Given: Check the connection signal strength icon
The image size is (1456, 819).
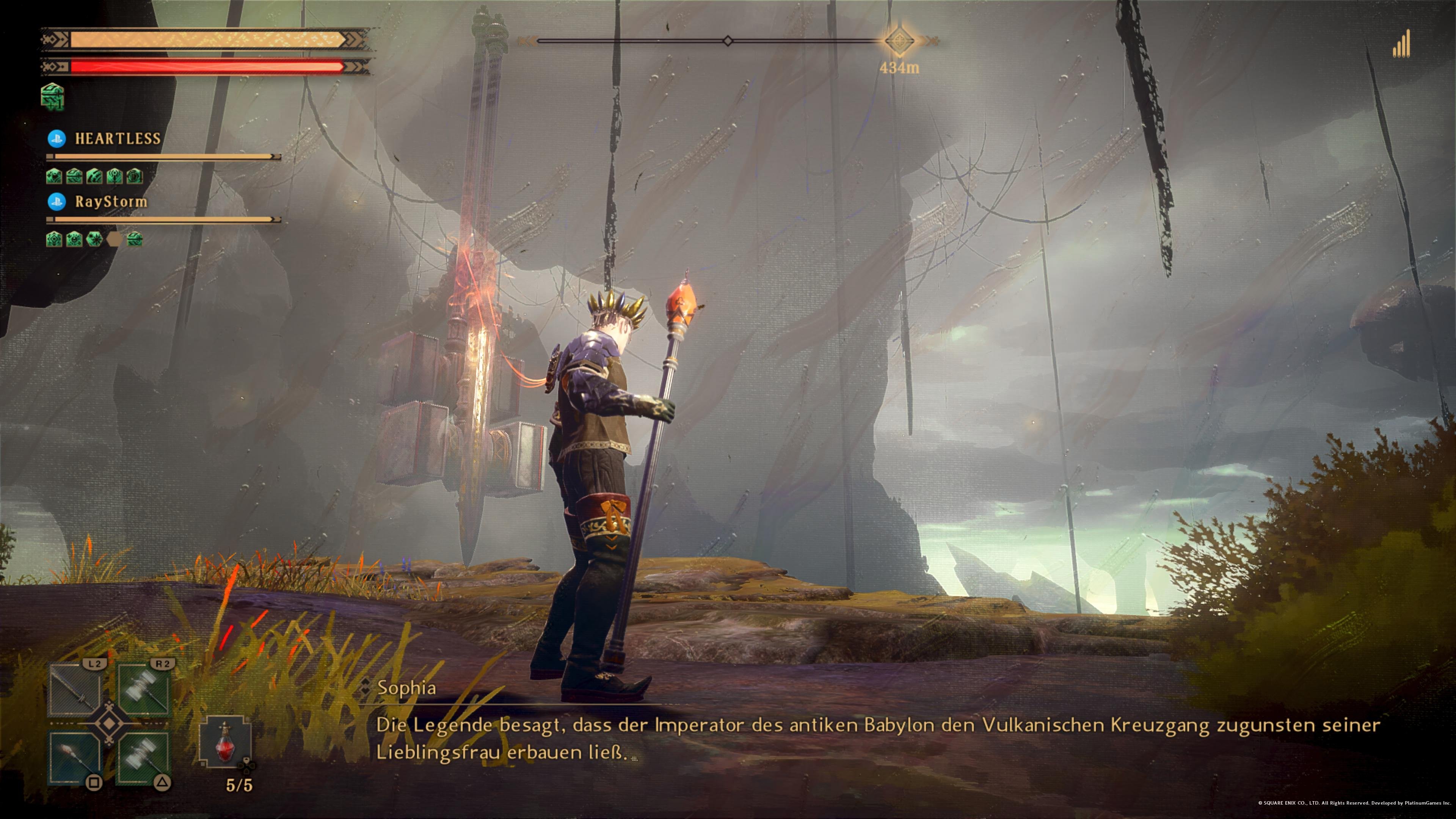Looking at the screenshot, I should 1402,45.
